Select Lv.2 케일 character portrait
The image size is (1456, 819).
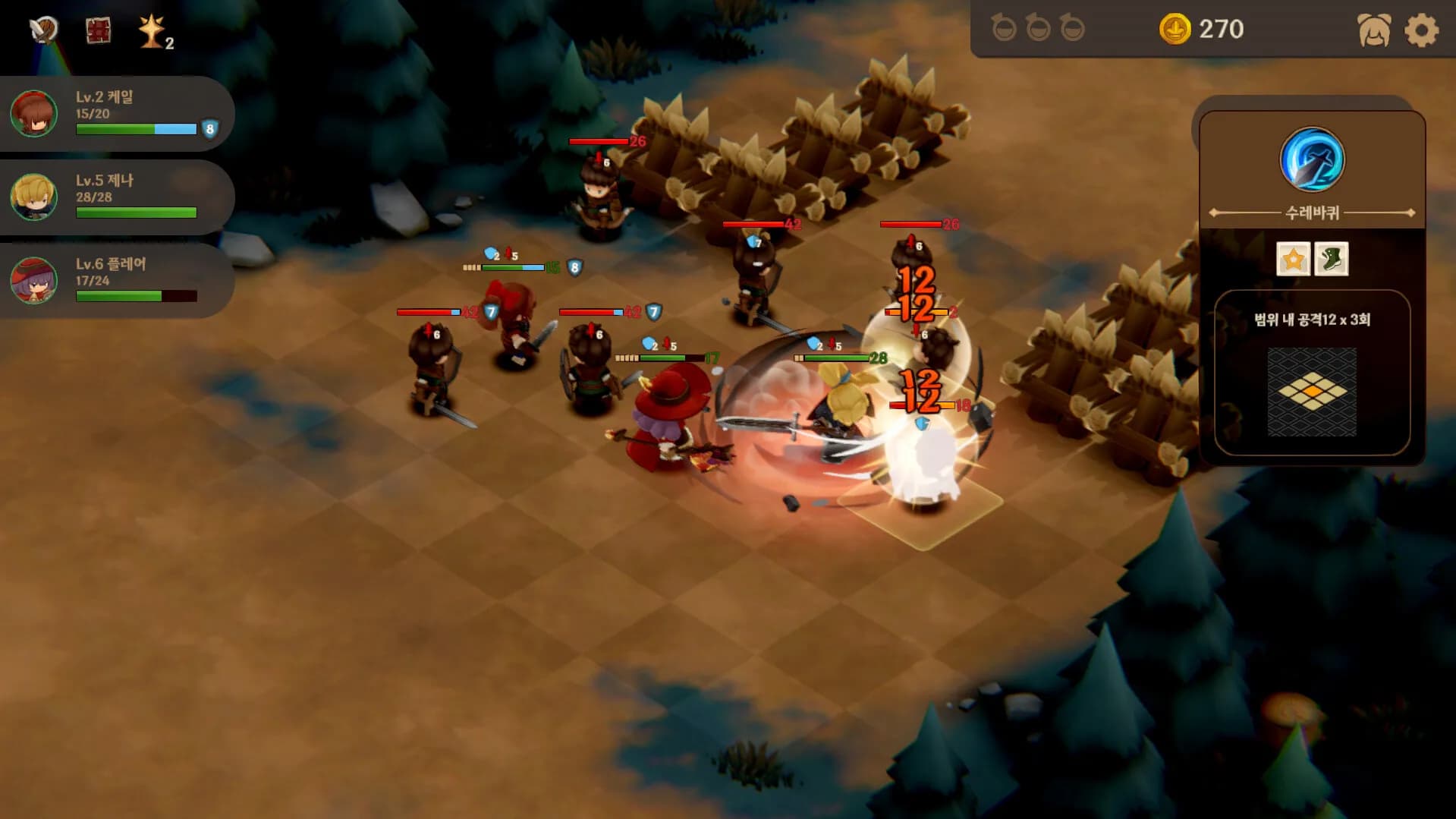click(32, 114)
